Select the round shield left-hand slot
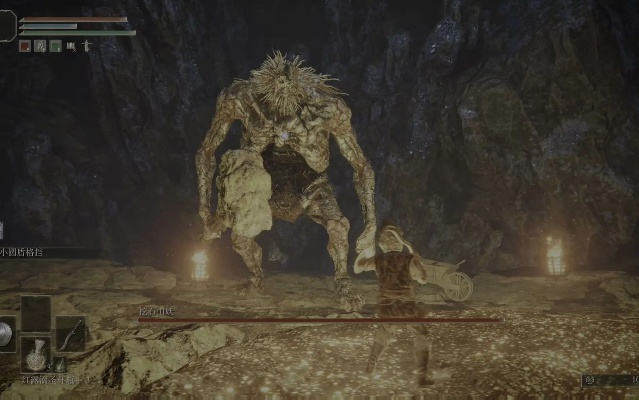The height and width of the screenshot is (400, 639). pyautogui.click(x=6, y=333)
